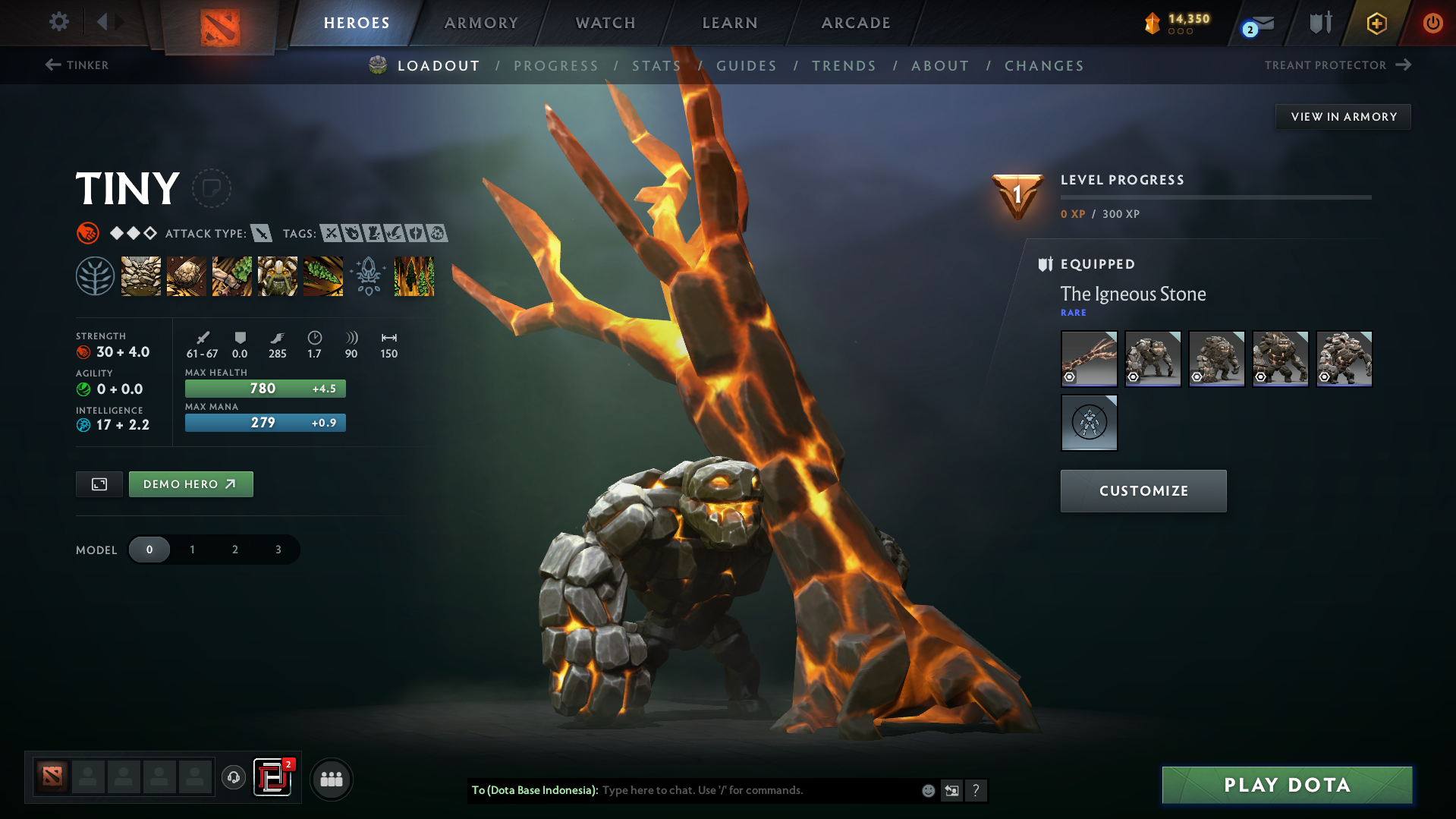The height and width of the screenshot is (819, 1456).
Task: Open the STATS section for Tiny
Action: pos(656,66)
